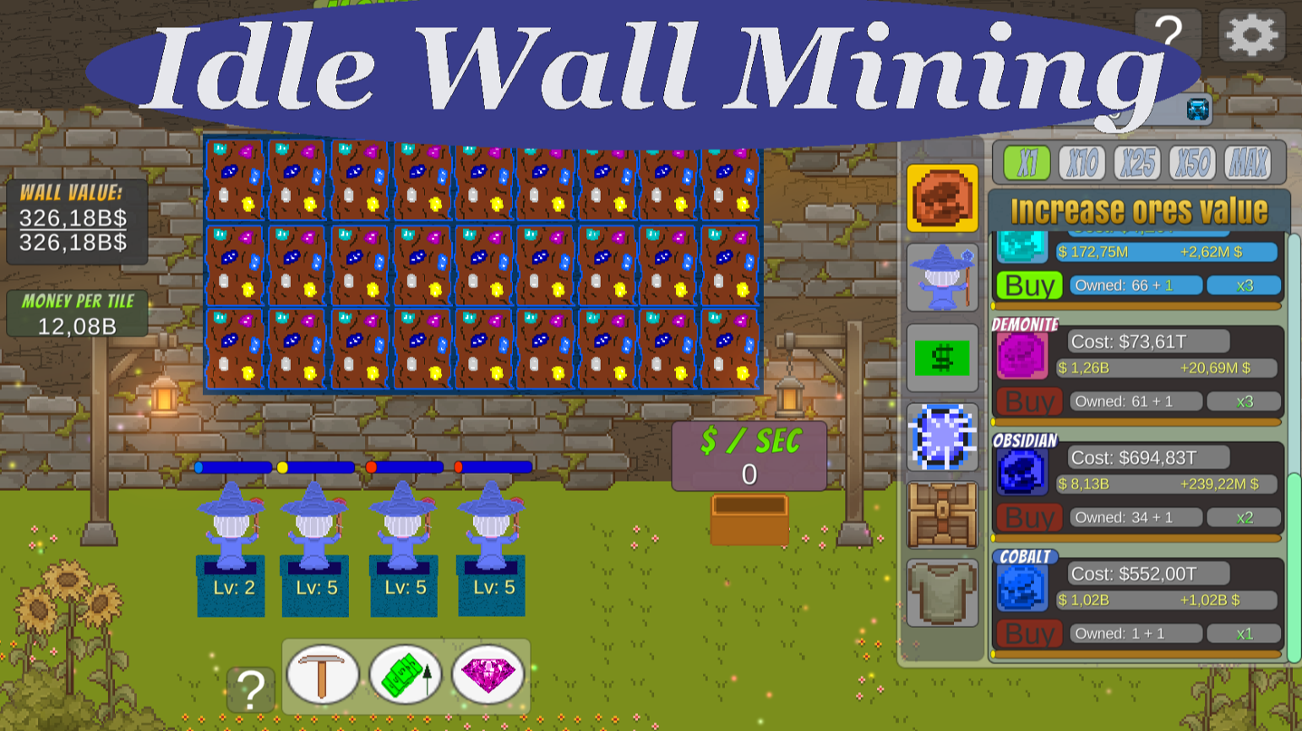1302x731 pixels.
Task: Open the settings gear menu
Action: tap(1251, 37)
